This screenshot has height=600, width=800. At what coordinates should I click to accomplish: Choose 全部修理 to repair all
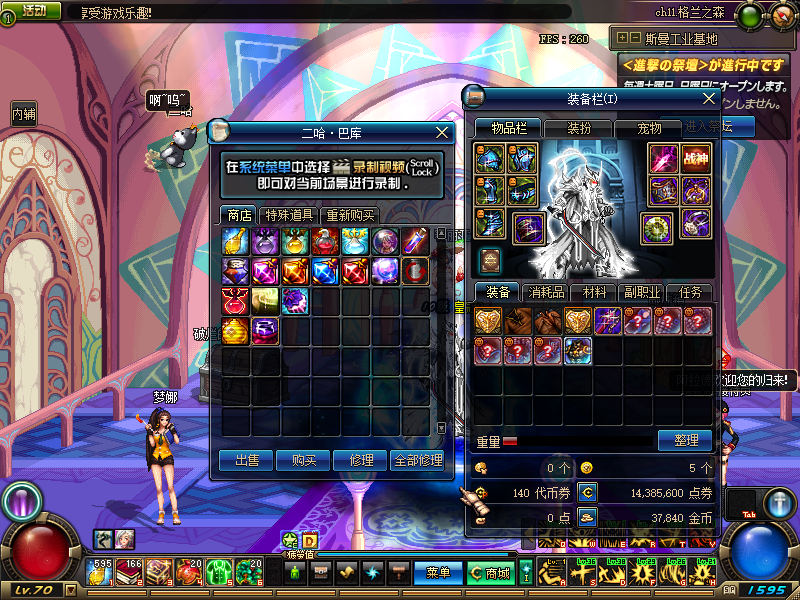coord(418,460)
